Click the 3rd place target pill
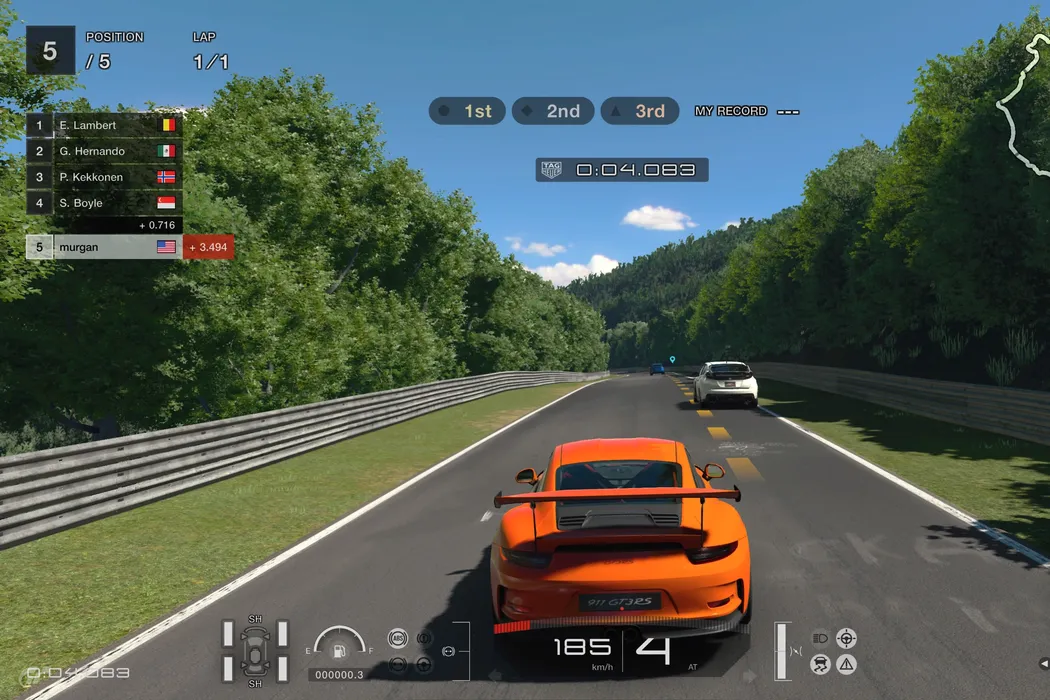The height and width of the screenshot is (700, 1050). 638,111
